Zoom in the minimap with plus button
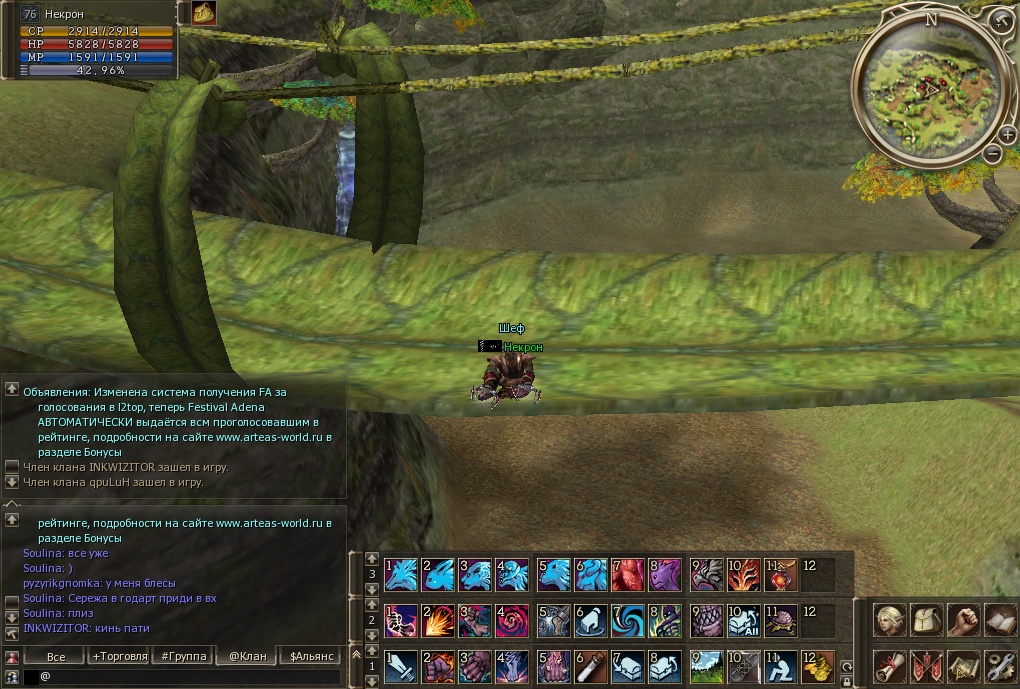Image resolution: width=1020 pixels, height=689 pixels. coord(1006,133)
